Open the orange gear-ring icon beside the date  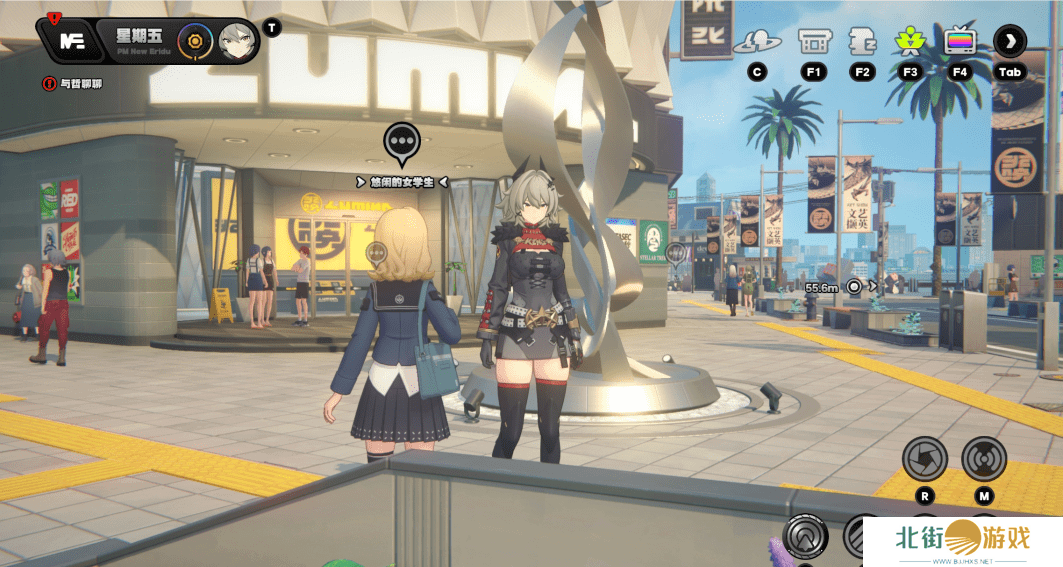(x=195, y=41)
